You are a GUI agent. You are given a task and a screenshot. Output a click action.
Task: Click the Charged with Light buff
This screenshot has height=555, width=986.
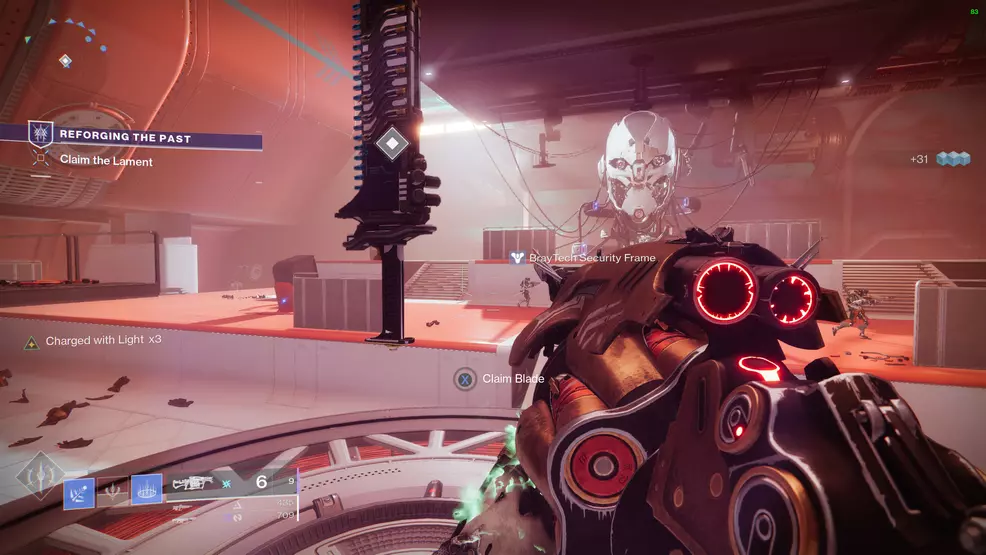pos(95,341)
